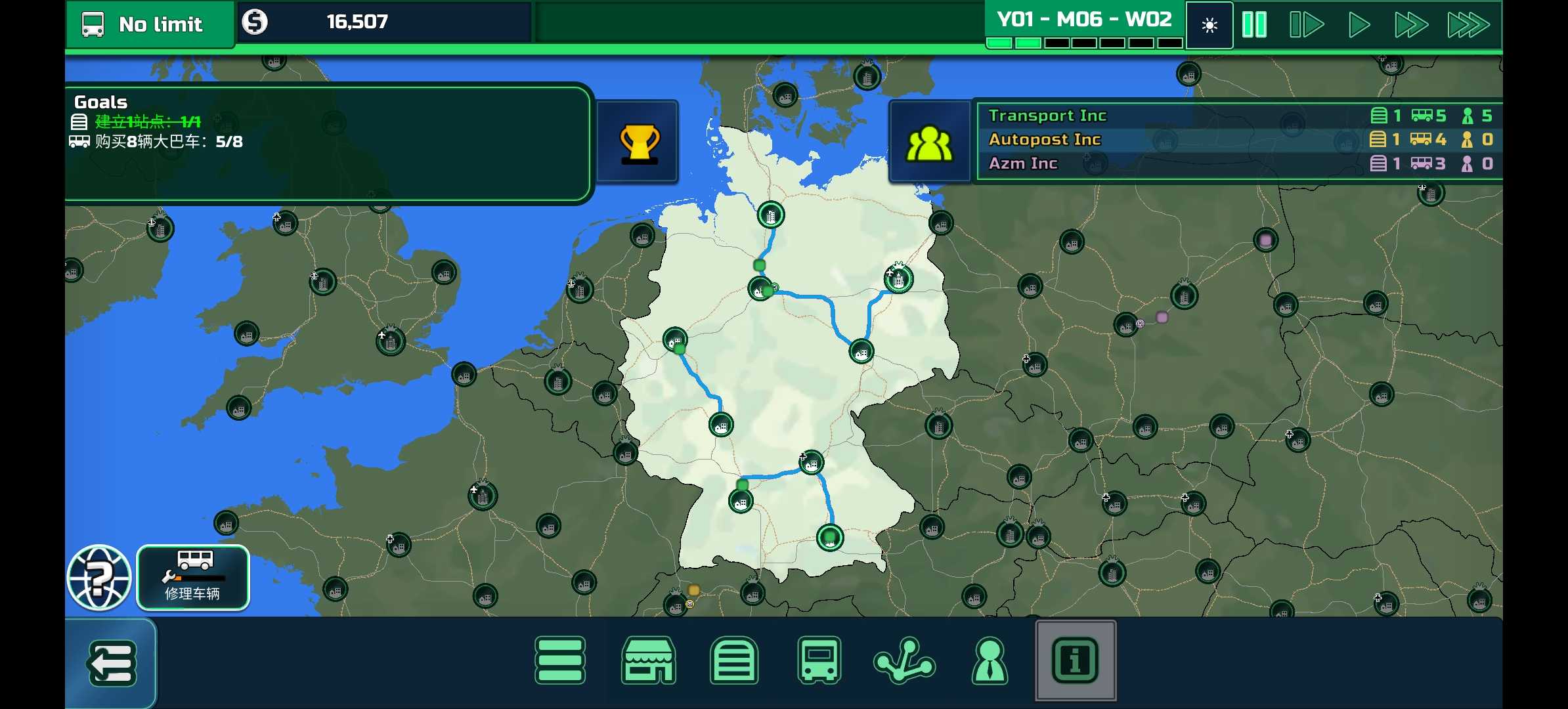Switch to double fast-forward speed
Viewport: 1568px width, 709px height.
(x=1411, y=25)
